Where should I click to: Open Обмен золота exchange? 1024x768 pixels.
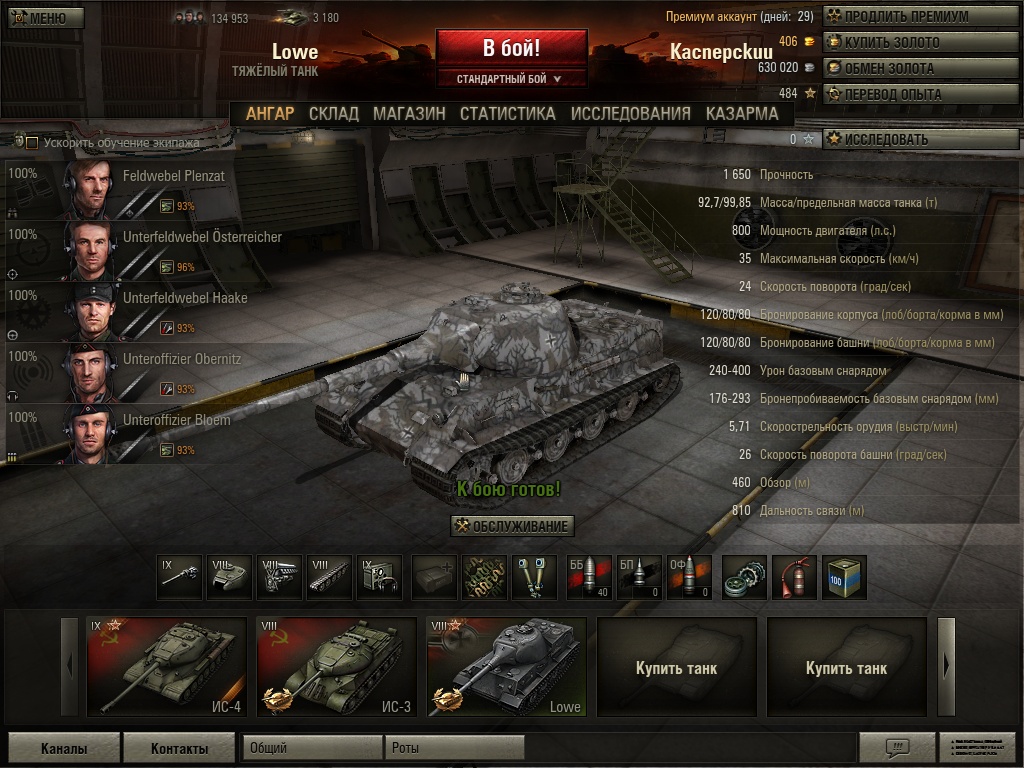905,69
